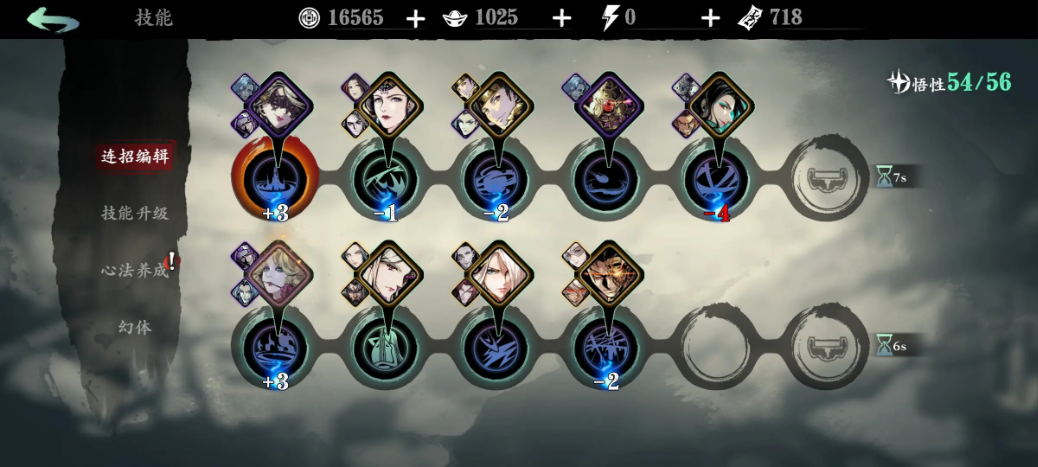Select the second chain's -2 skill node
Viewport: 1038px width, 467px height.
coord(606,348)
